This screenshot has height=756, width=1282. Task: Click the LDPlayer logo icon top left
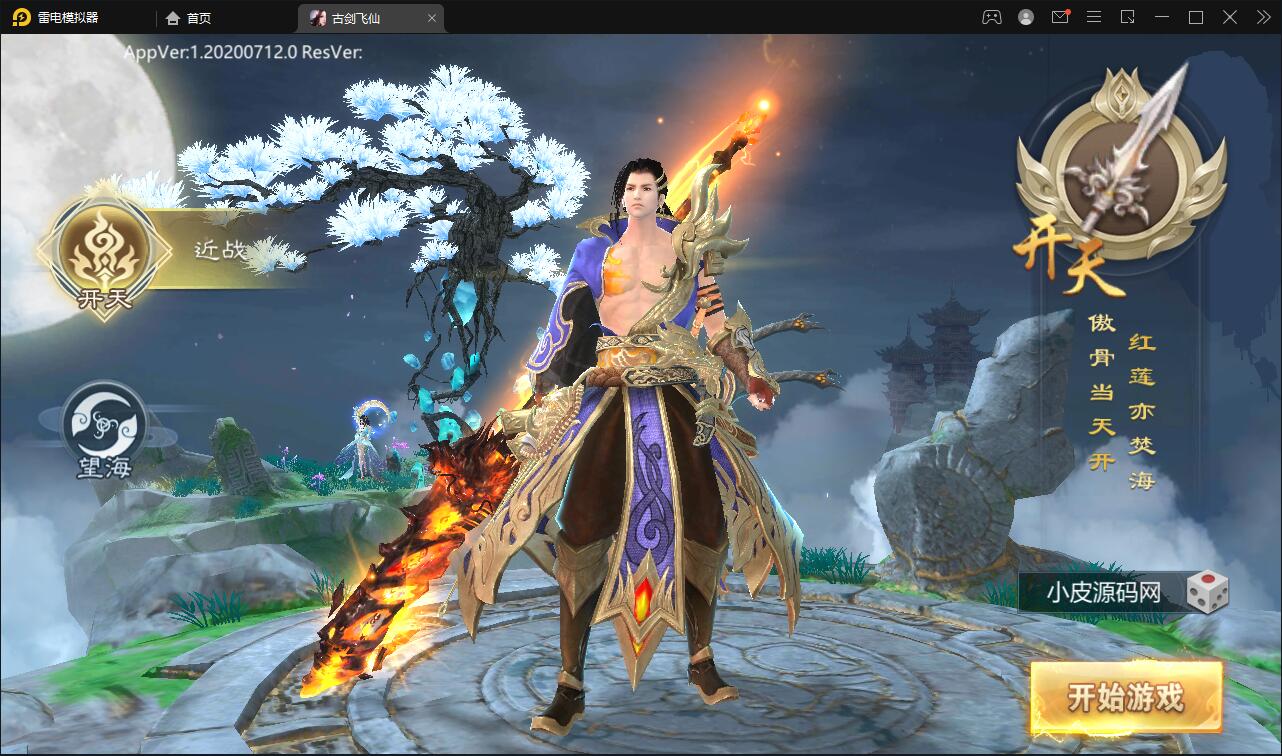click(22, 17)
